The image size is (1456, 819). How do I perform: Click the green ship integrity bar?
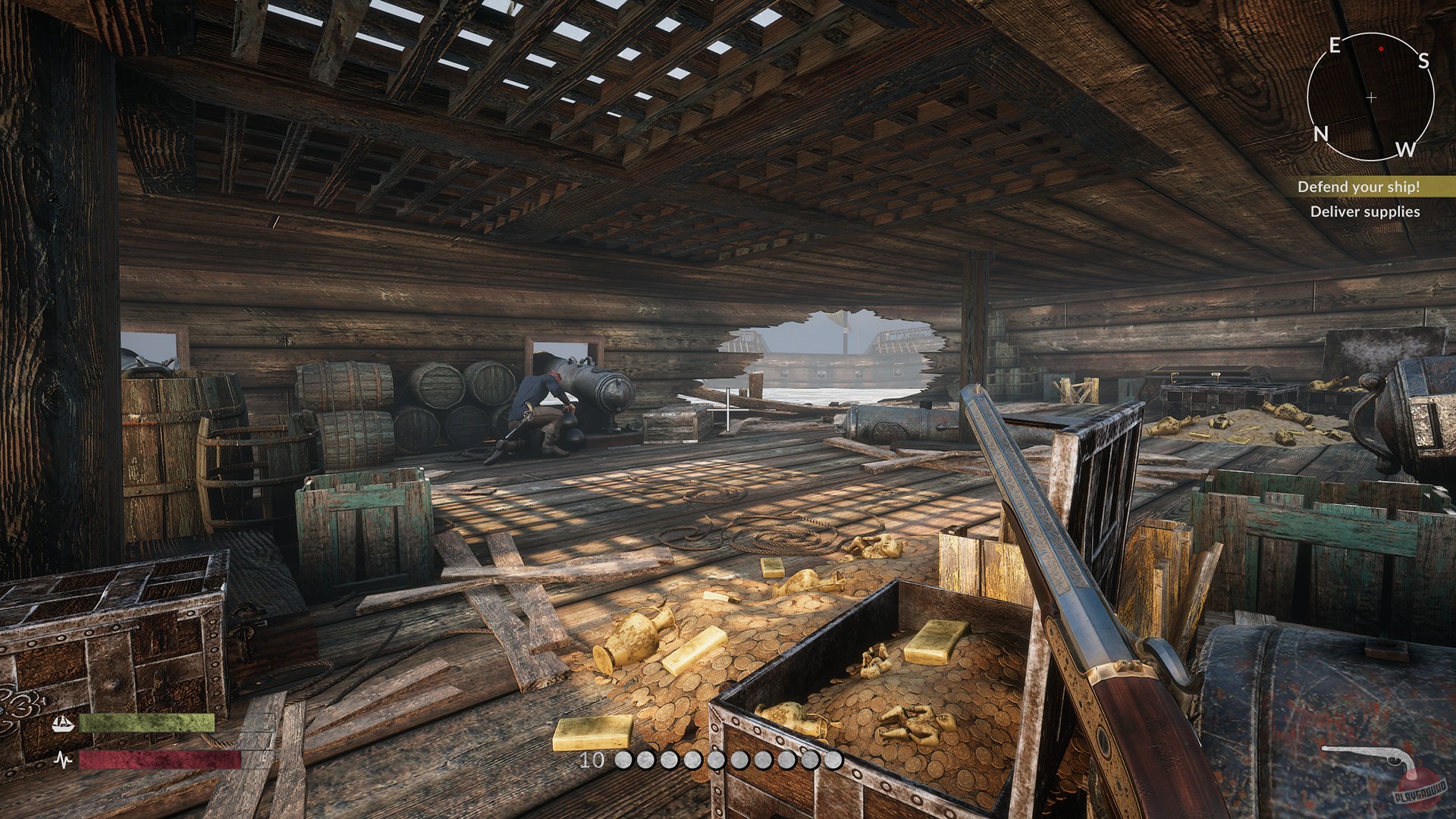tap(146, 723)
